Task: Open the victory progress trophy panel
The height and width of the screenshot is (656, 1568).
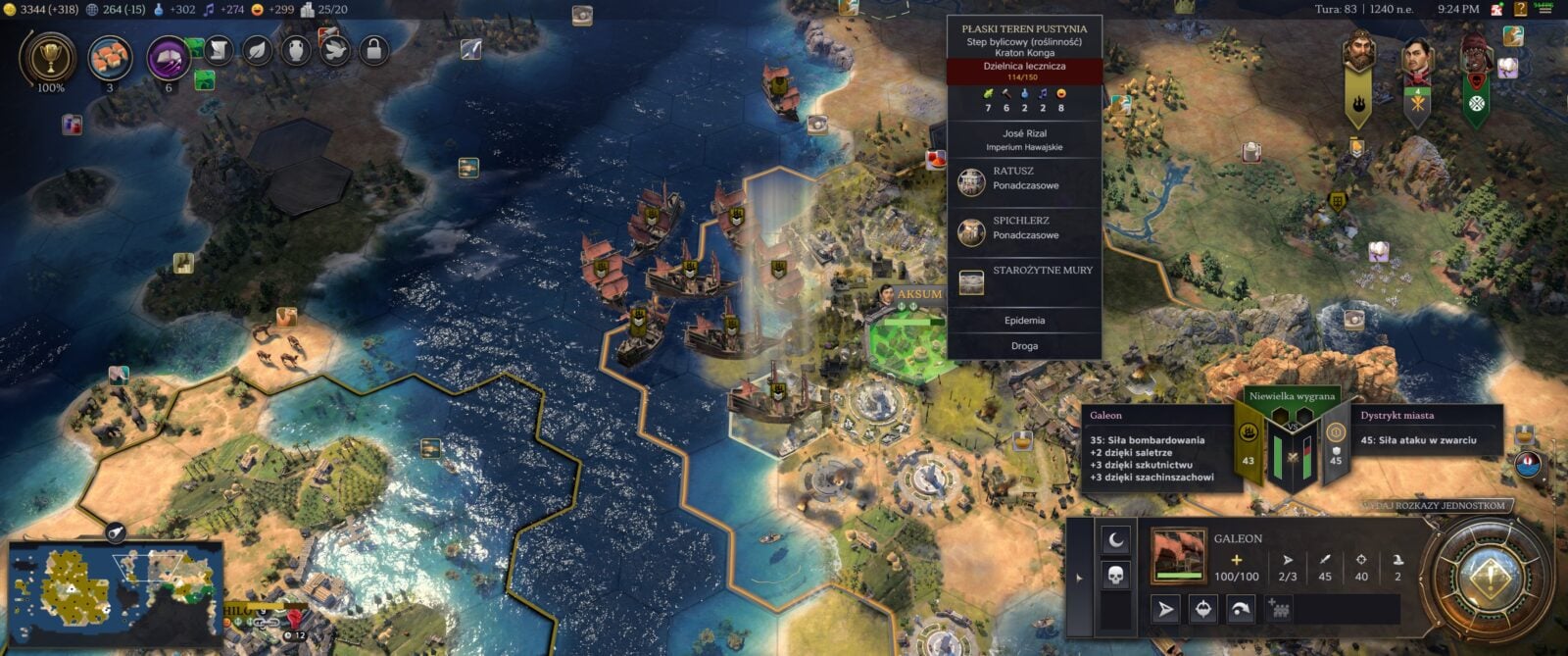Action: click(47, 58)
